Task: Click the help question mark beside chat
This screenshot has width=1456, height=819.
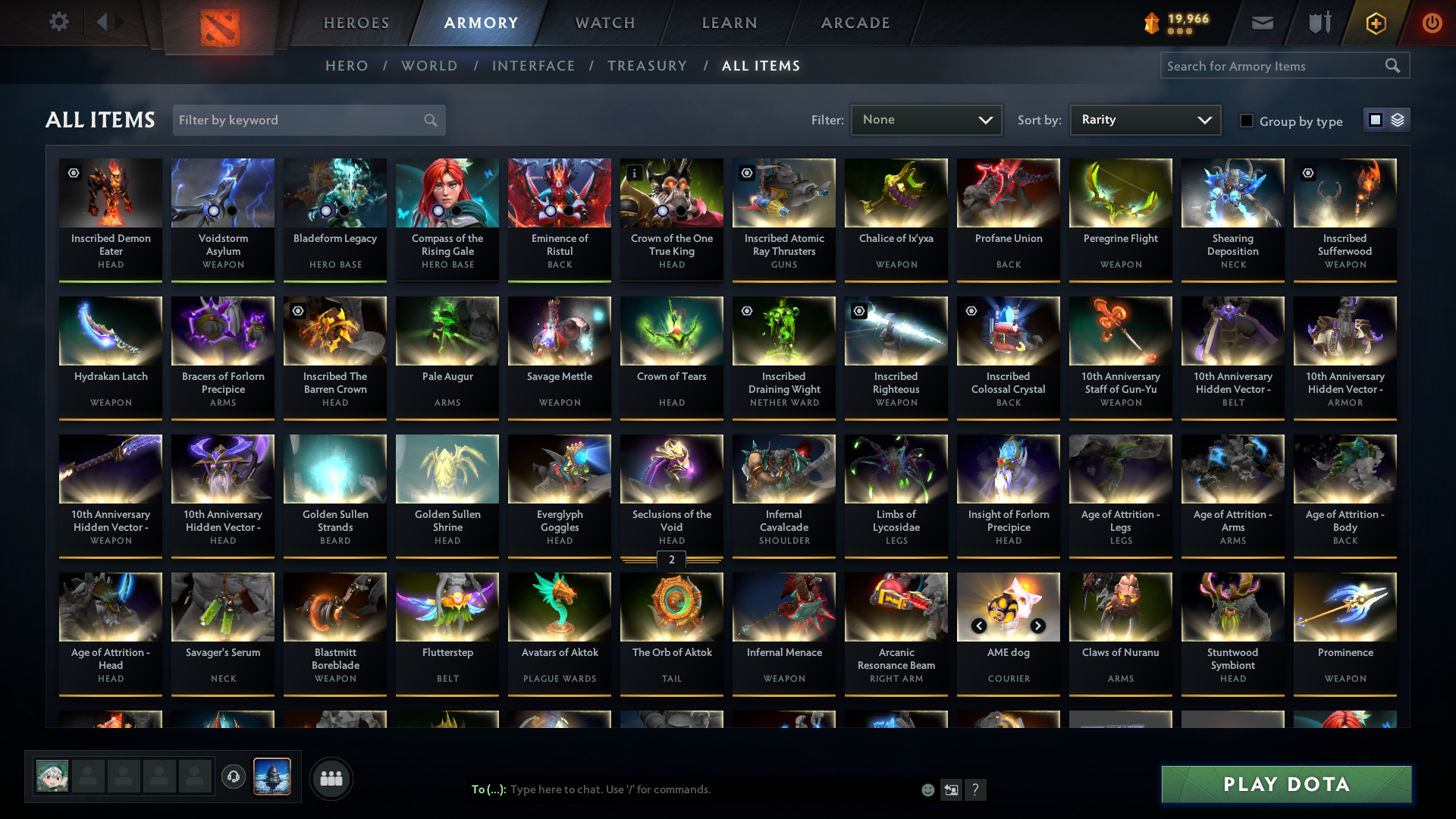Action: pos(976,789)
